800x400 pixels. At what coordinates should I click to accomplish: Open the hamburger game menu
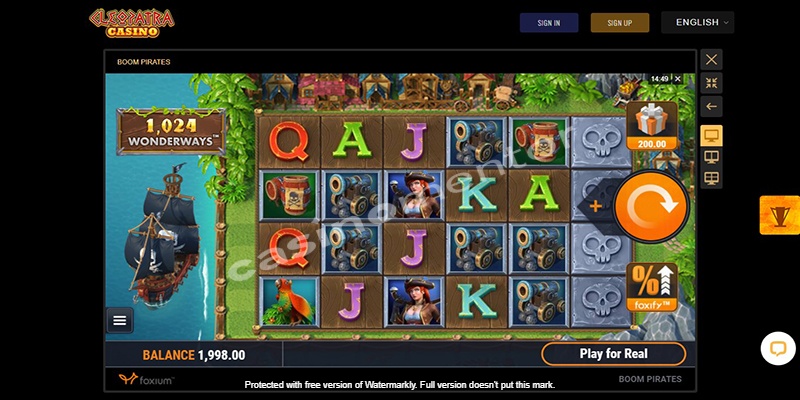(x=120, y=320)
